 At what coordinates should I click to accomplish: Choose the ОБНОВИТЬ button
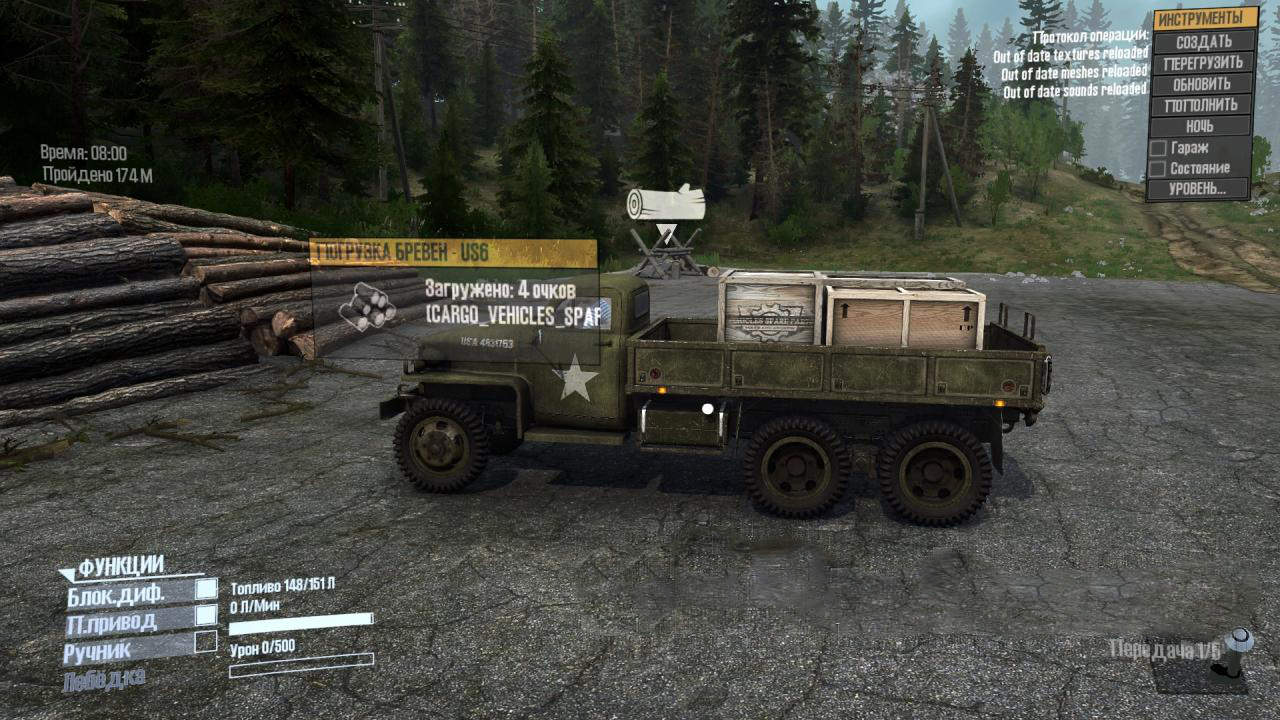[1202, 84]
